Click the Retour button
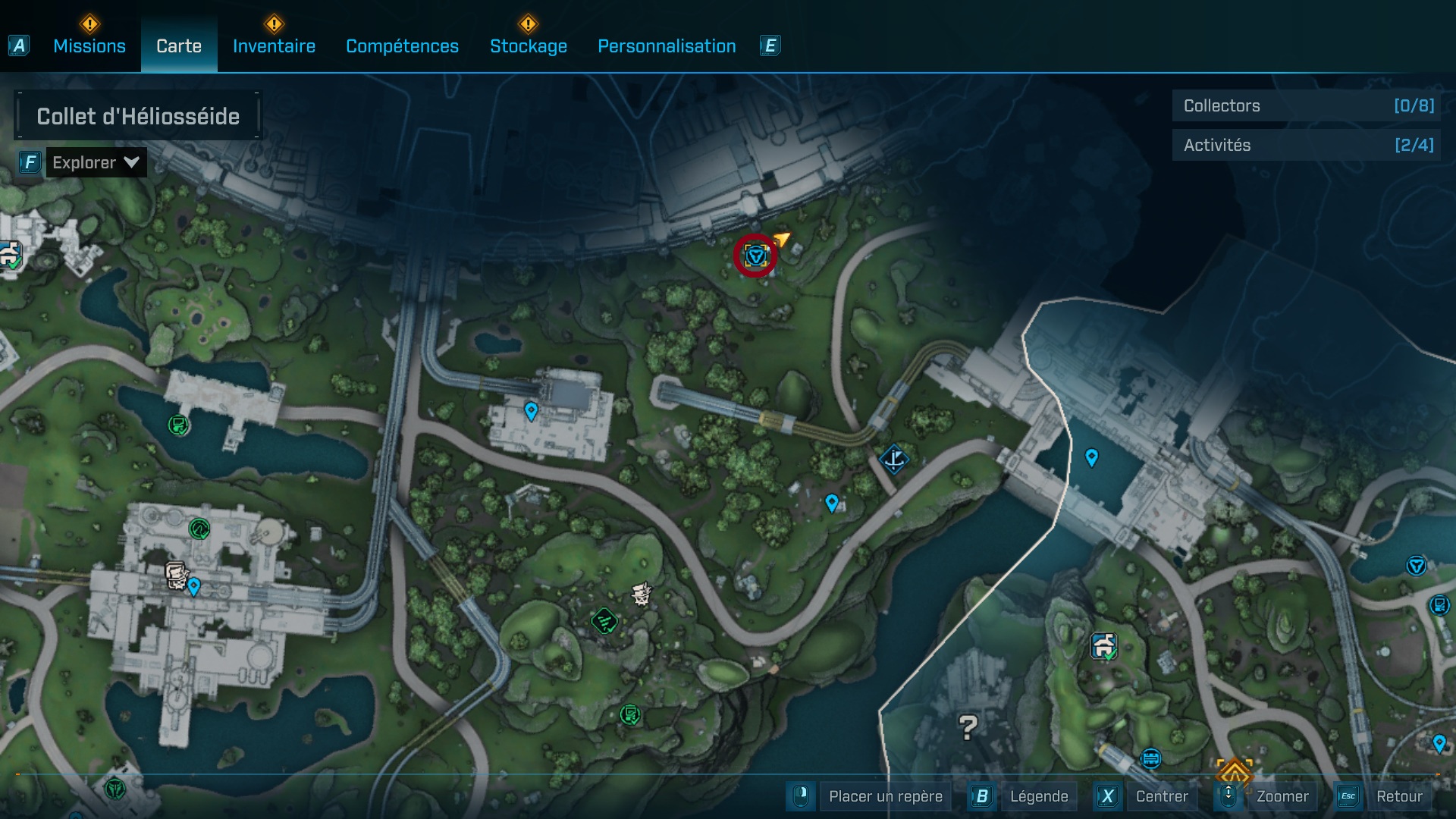Image resolution: width=1456 pixels, height=819 pixels. click(x=1398, y=796)
